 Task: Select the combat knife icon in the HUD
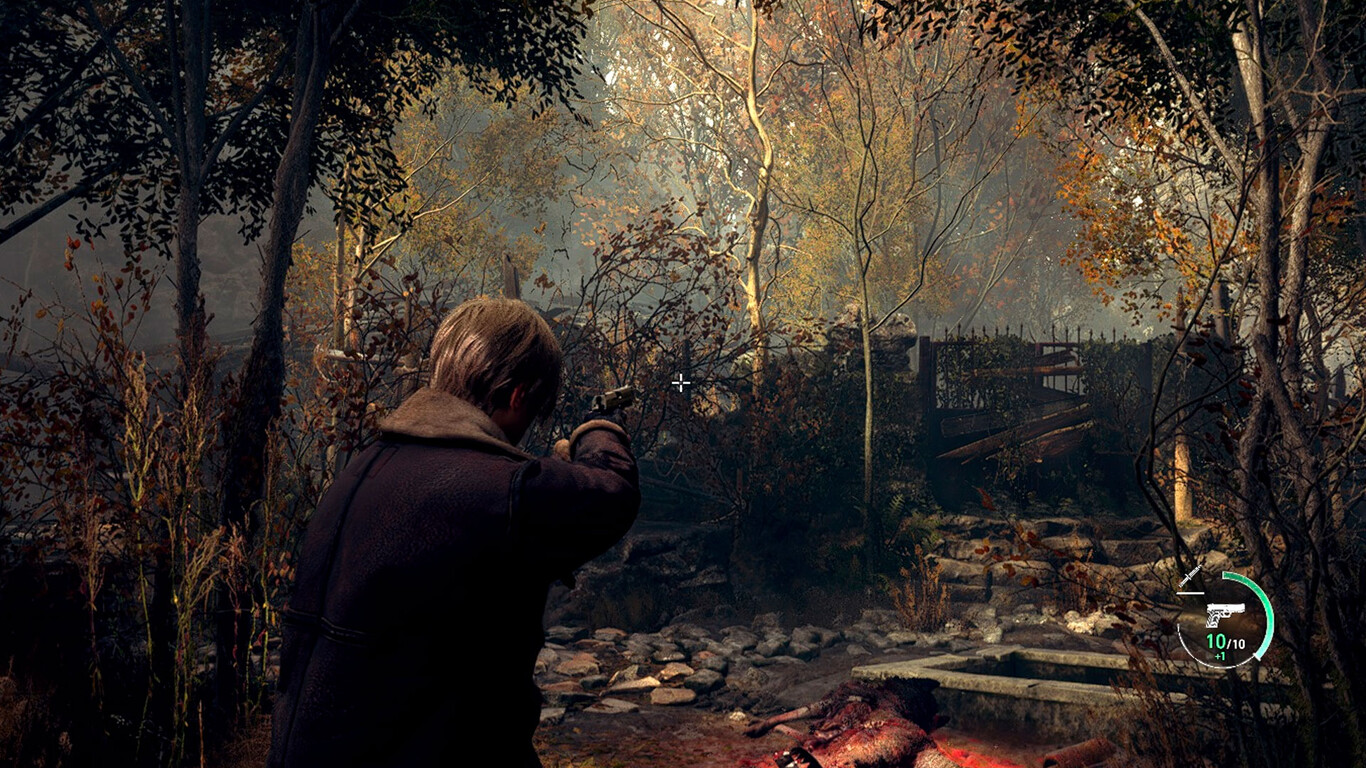coord(1191,577)
